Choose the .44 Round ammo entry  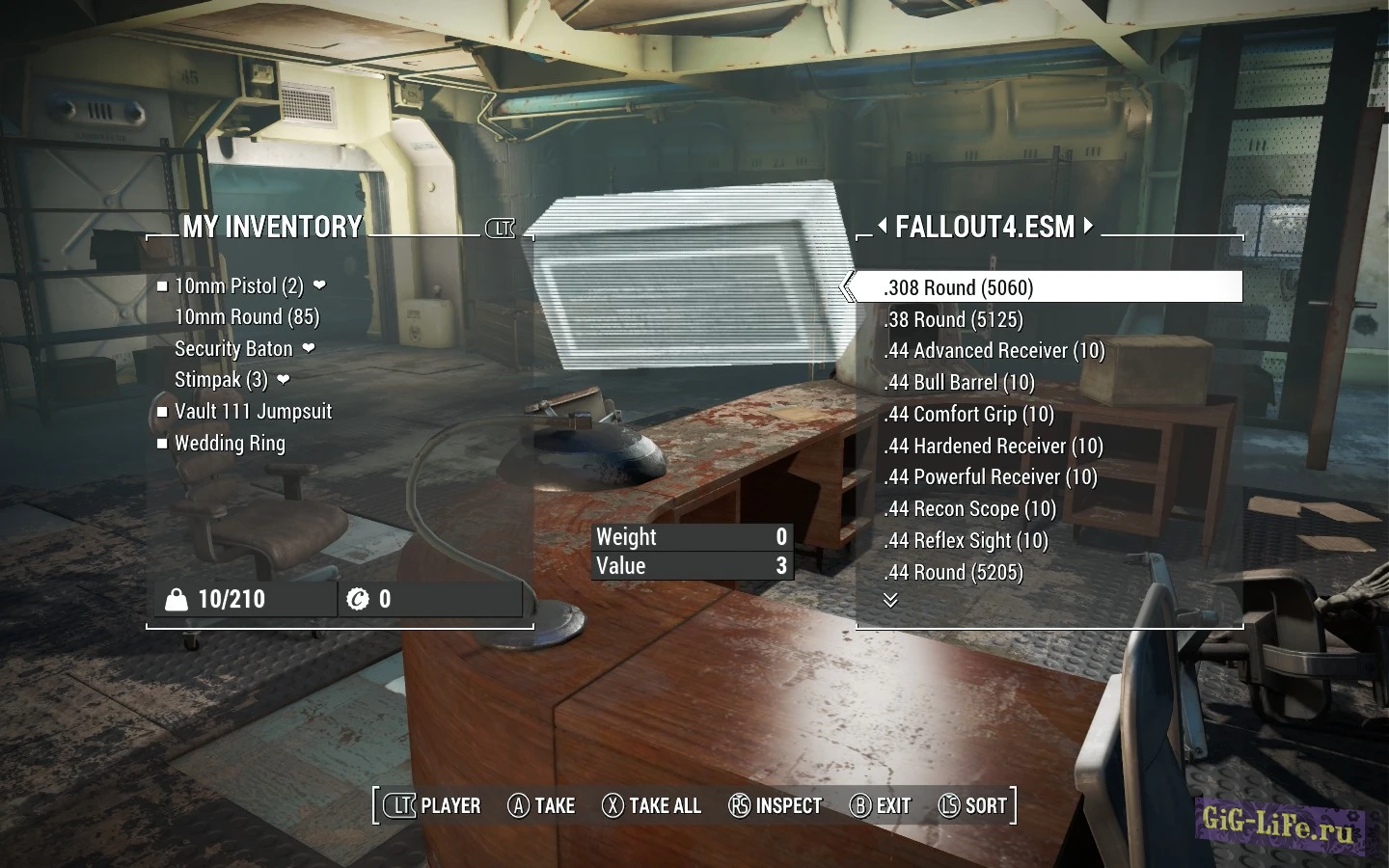pyautogui.click(x=953, y=573)
